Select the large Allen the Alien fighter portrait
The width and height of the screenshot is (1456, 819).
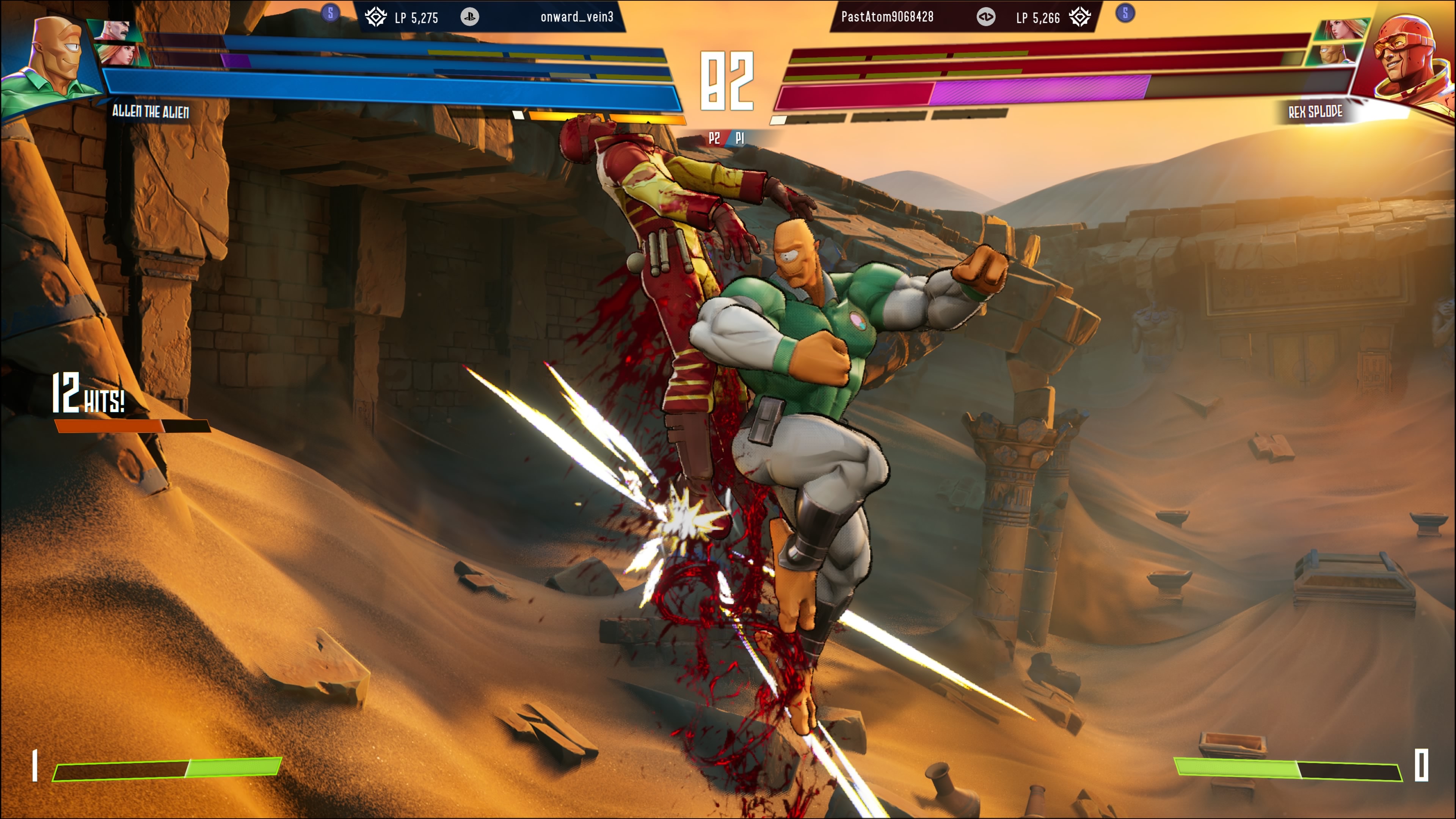point(54,60)
